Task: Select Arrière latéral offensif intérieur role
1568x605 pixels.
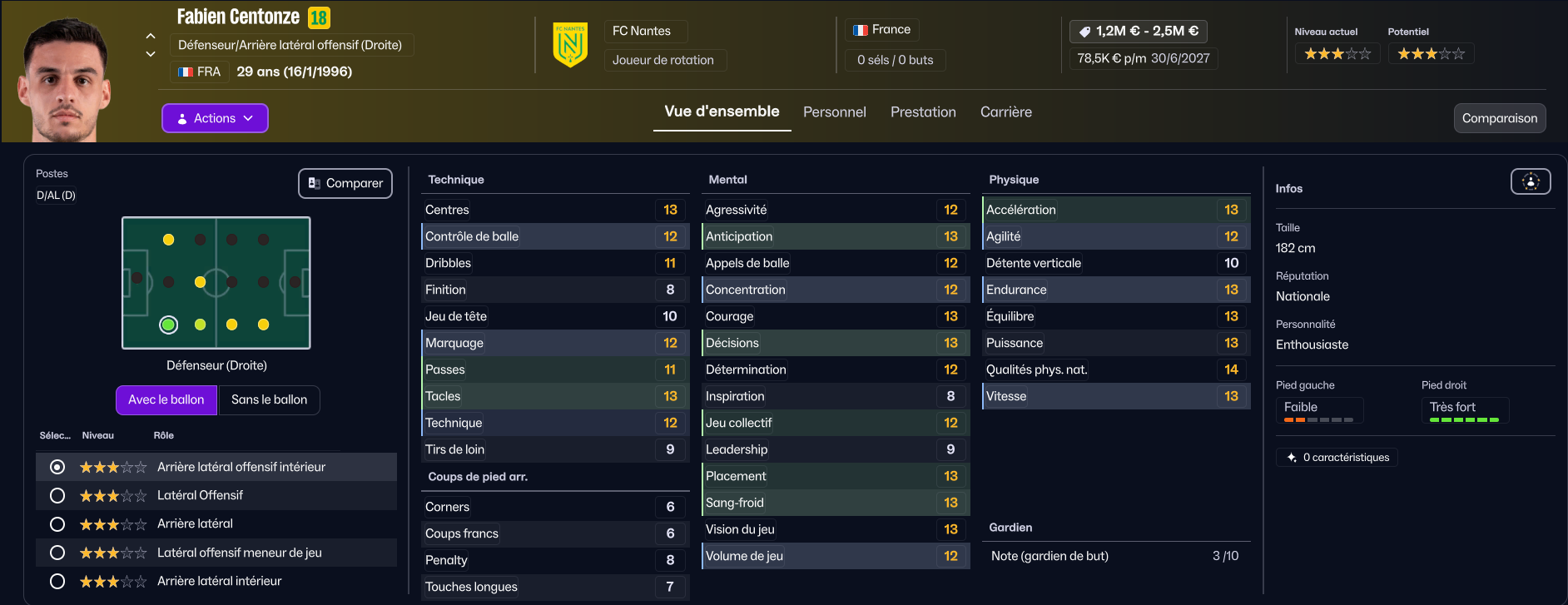Action: 57,468
